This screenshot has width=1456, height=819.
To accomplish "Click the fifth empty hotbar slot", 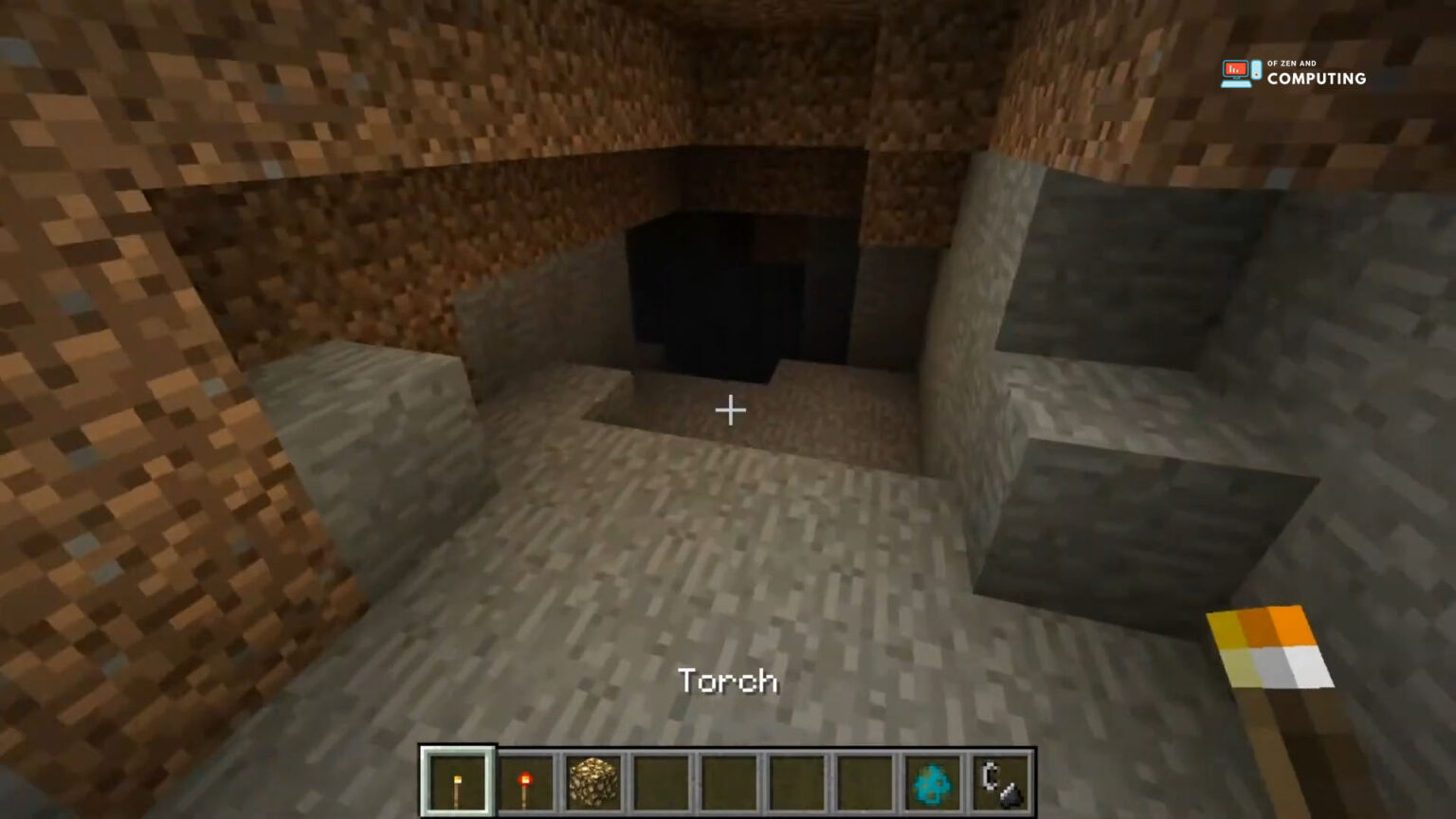I will 726,780.
